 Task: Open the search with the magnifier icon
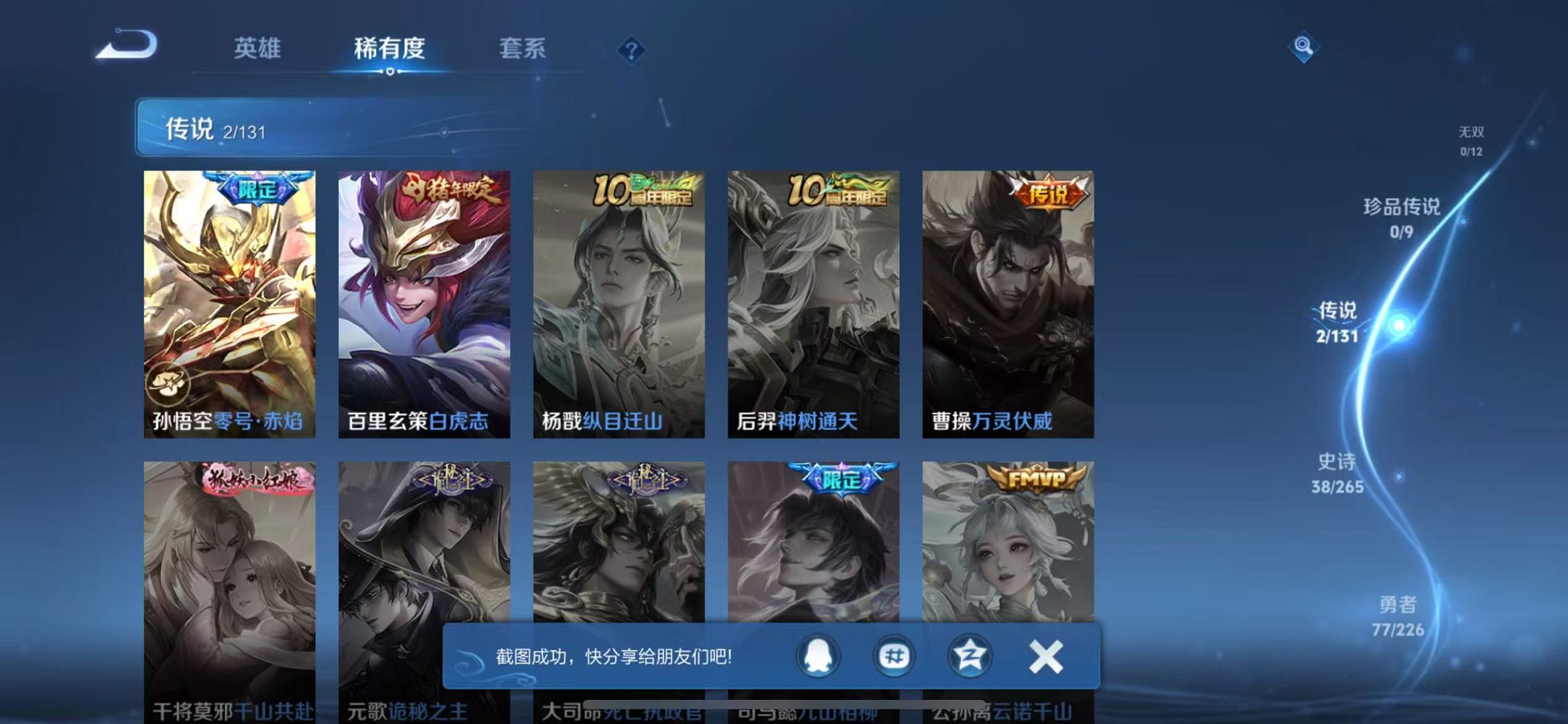[x=1304, y=47]
